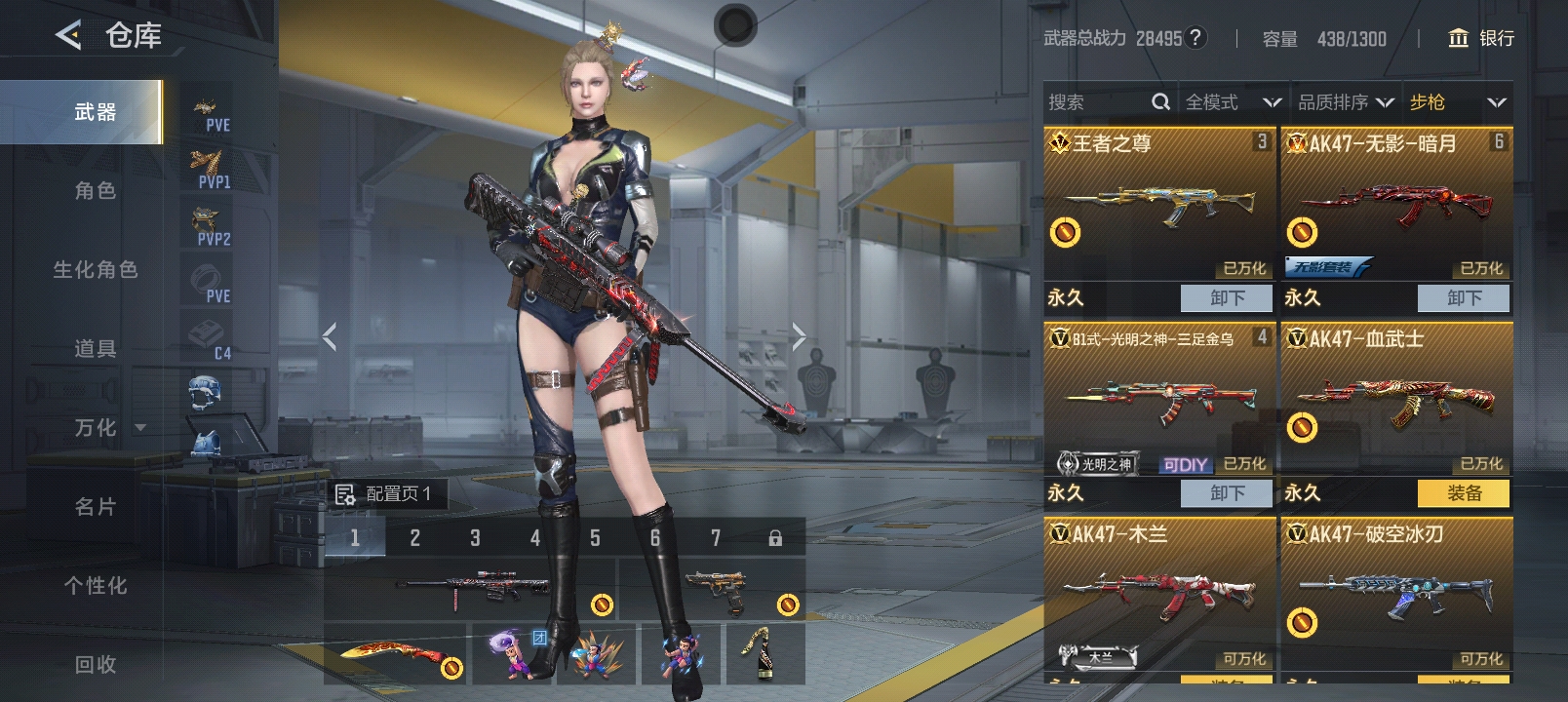The height and width of the screenshot is (702, 1568).
Task: Select the equipped pistol slot in loadout
Action: (714, 589)
